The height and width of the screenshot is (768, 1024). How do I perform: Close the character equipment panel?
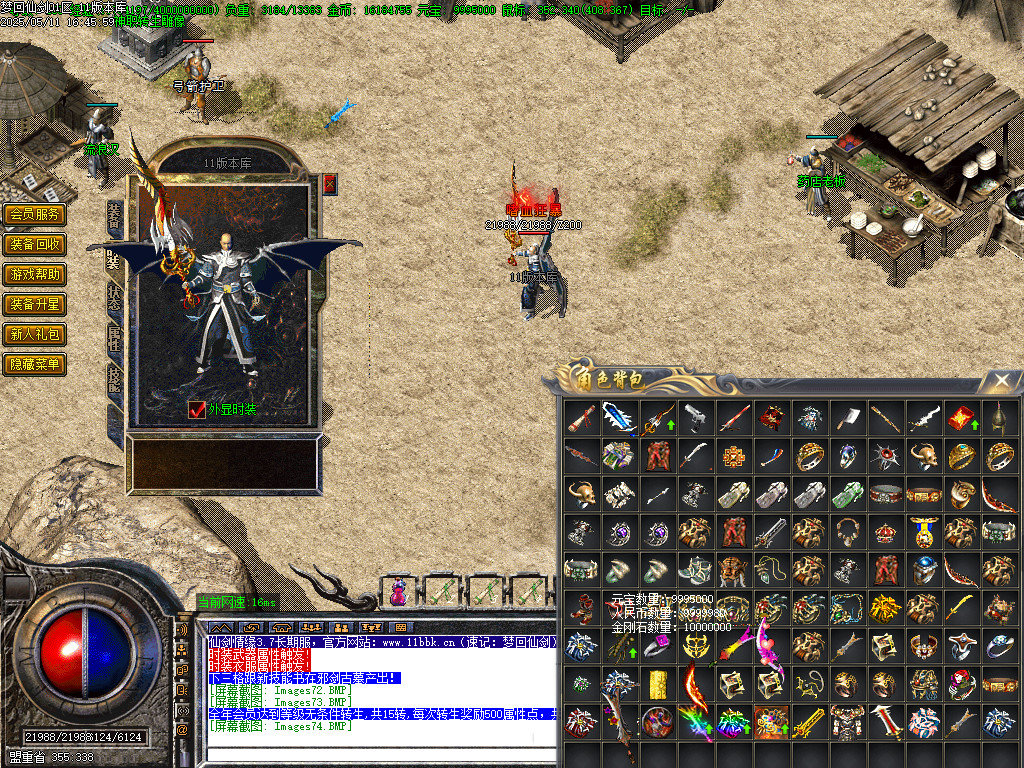pyautogui.click(x=330, y=184)
